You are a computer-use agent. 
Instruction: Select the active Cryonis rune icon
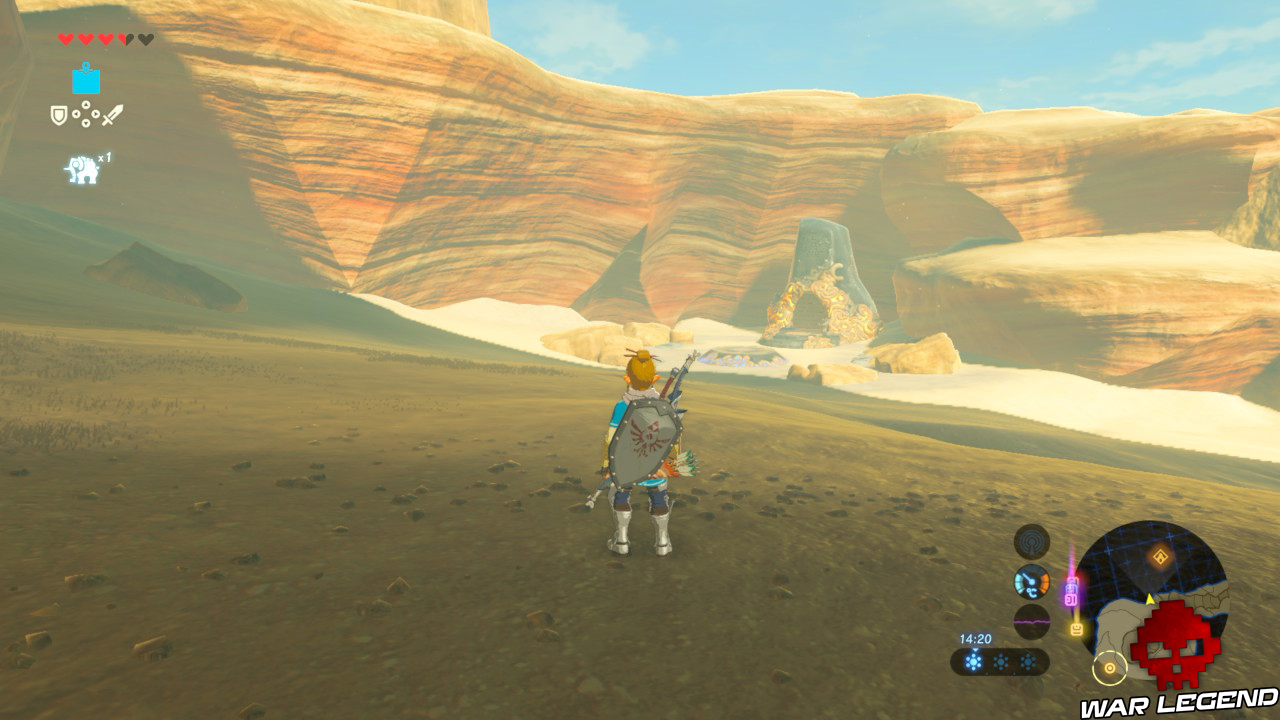tap(86, 81)
